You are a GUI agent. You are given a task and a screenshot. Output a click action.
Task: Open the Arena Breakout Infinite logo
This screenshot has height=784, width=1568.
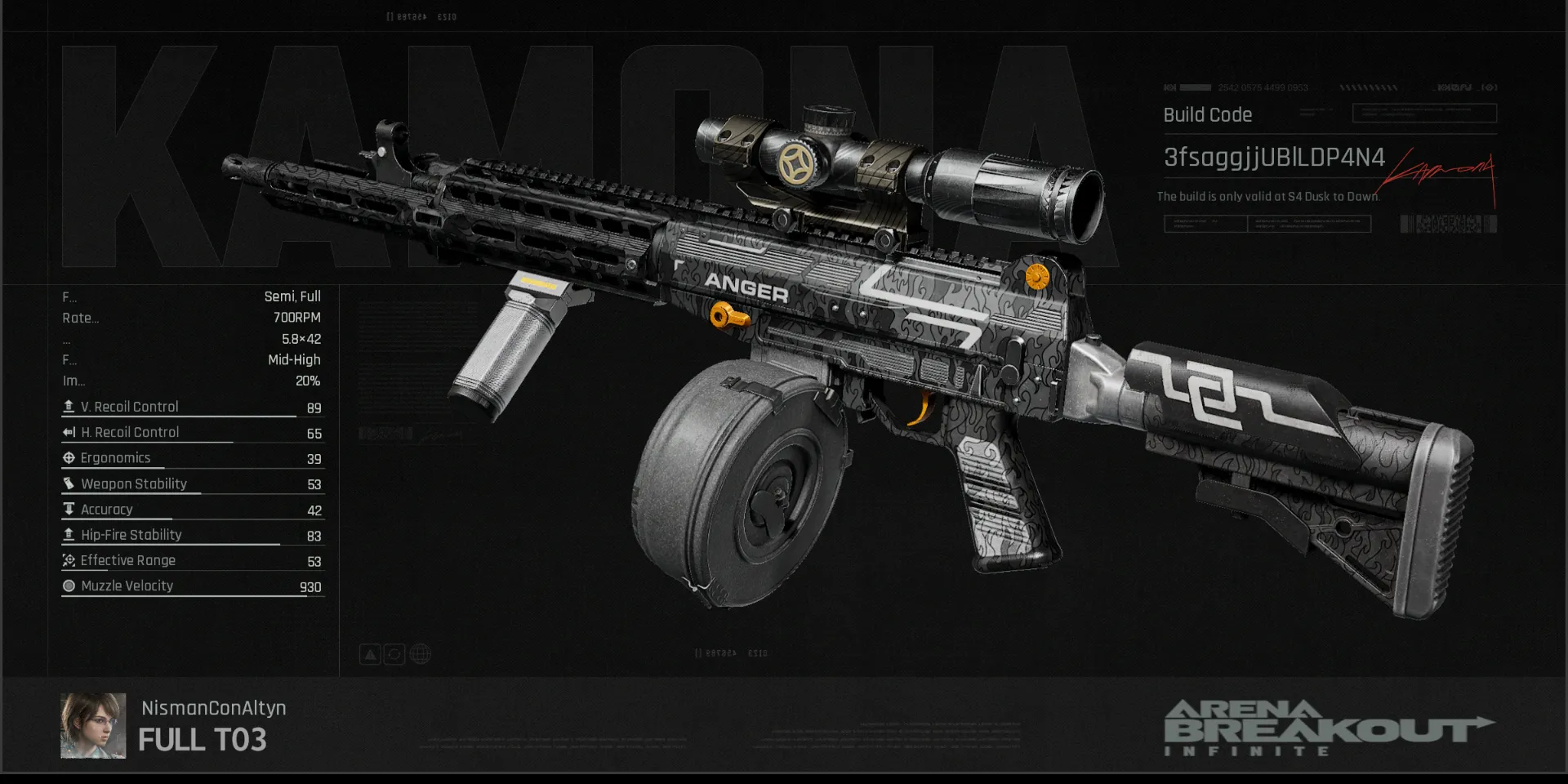click(x=1328, y=728)
